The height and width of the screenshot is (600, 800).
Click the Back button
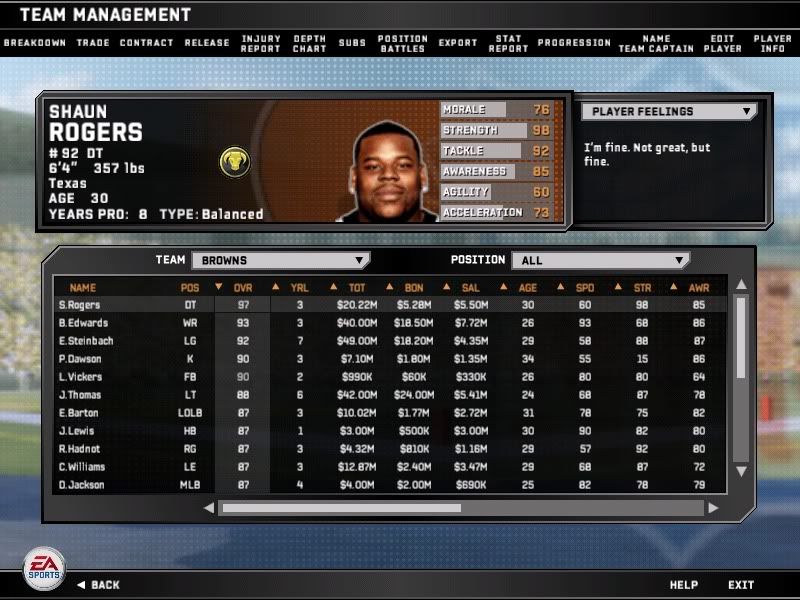pos(98,585)
